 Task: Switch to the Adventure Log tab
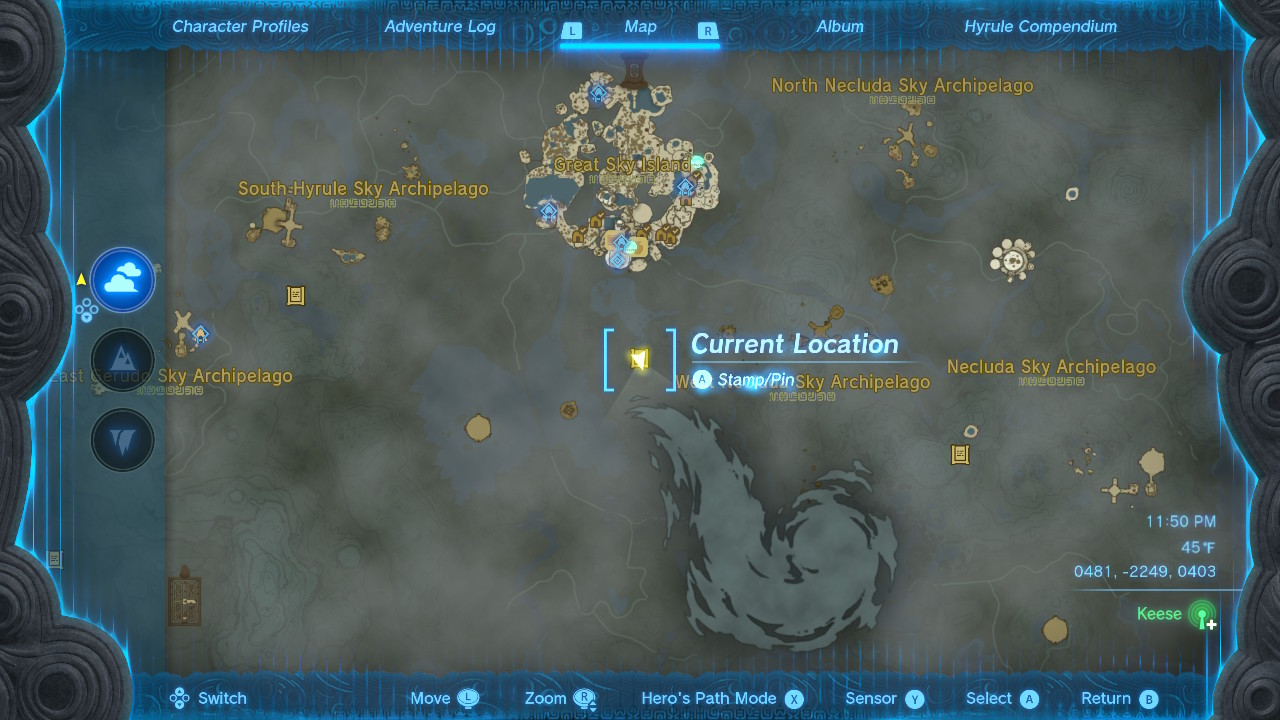click(x=440, y=27)
